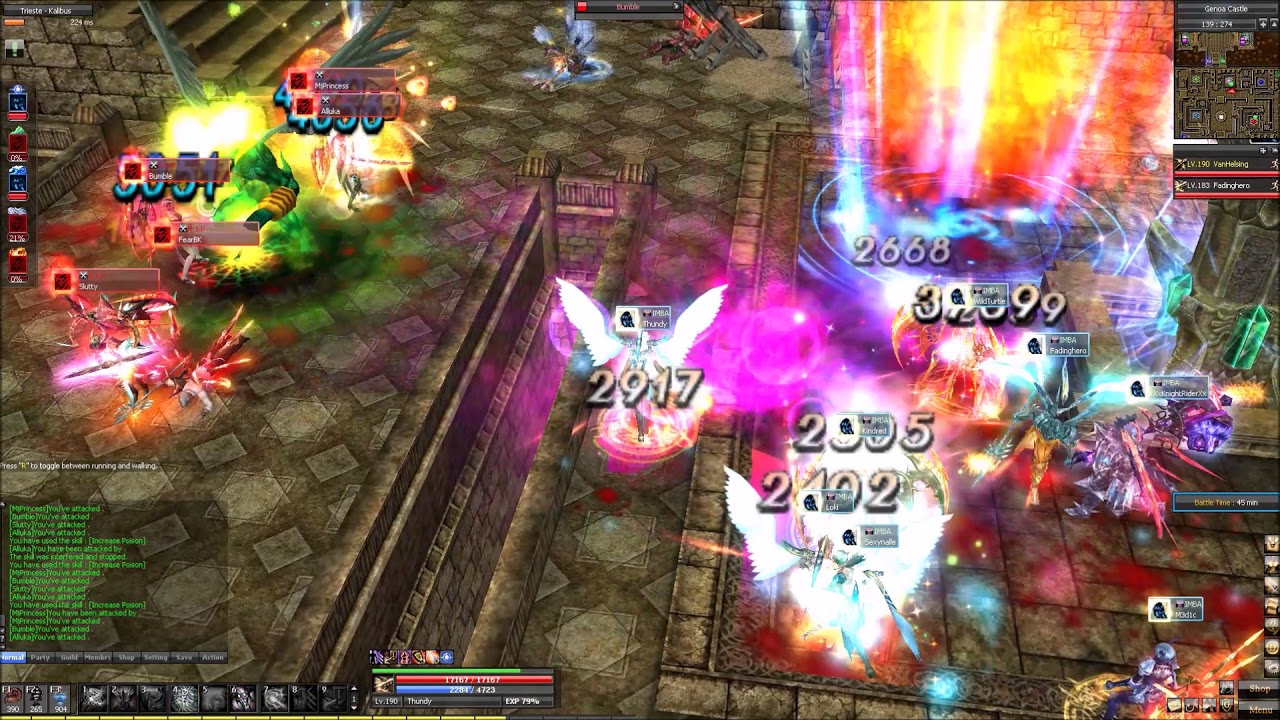Viewport: 1280px width, 720px height.
Task: Use the F3 blue potion slot
Action: [60, 697]
